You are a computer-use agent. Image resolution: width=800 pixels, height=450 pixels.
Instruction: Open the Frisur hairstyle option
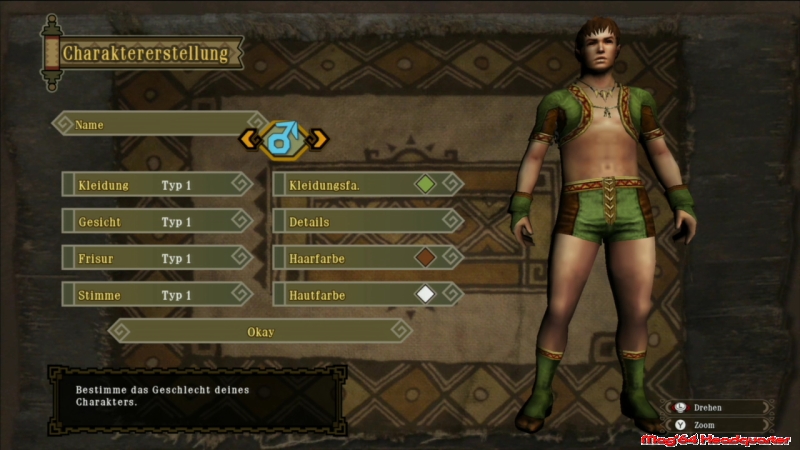click(156, 258)
